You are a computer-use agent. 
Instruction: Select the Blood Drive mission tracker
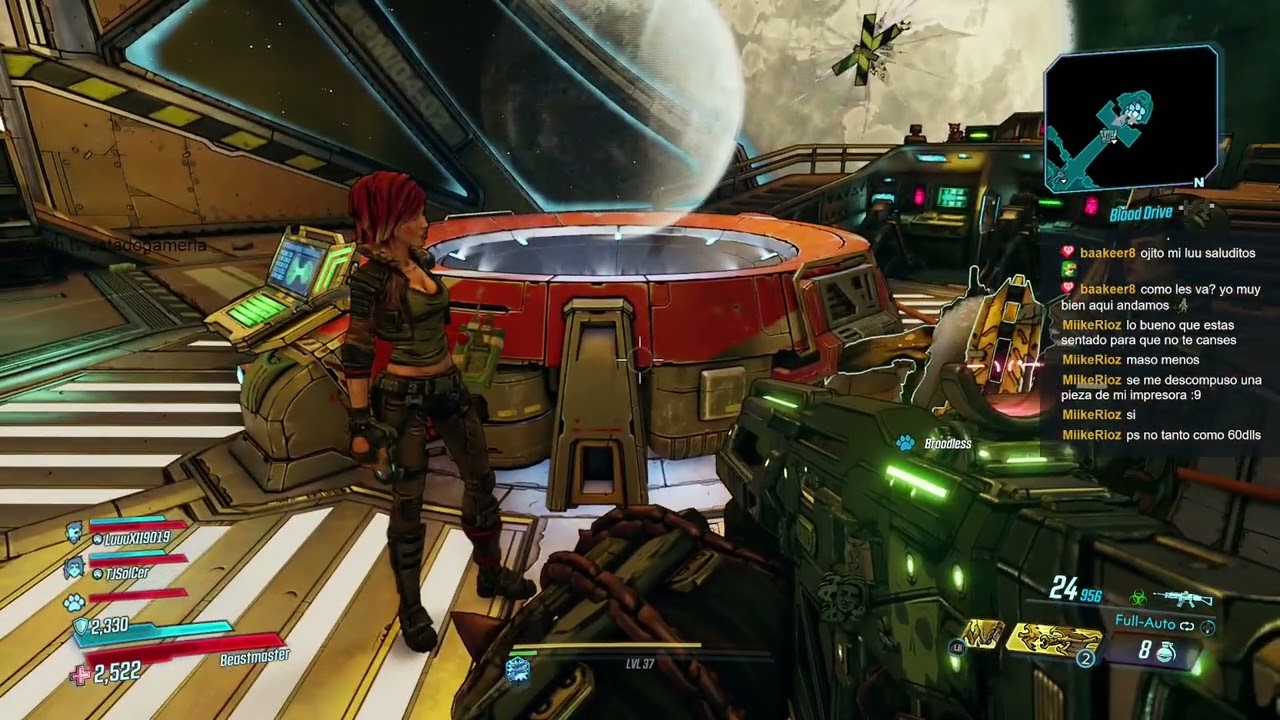(x=1140, y=213)
